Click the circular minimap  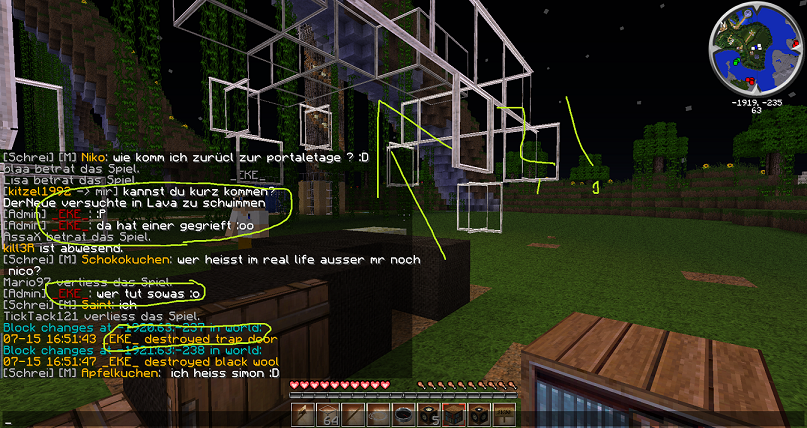[755, 51]
